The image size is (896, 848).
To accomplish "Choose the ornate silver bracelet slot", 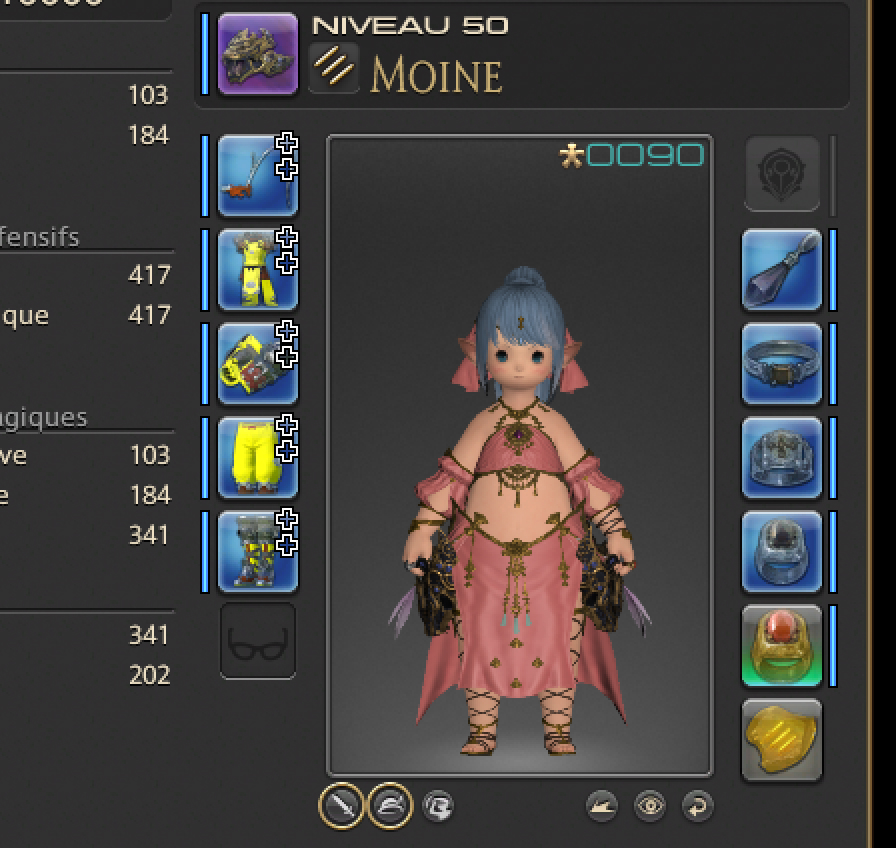I will [x=781, y=457].
